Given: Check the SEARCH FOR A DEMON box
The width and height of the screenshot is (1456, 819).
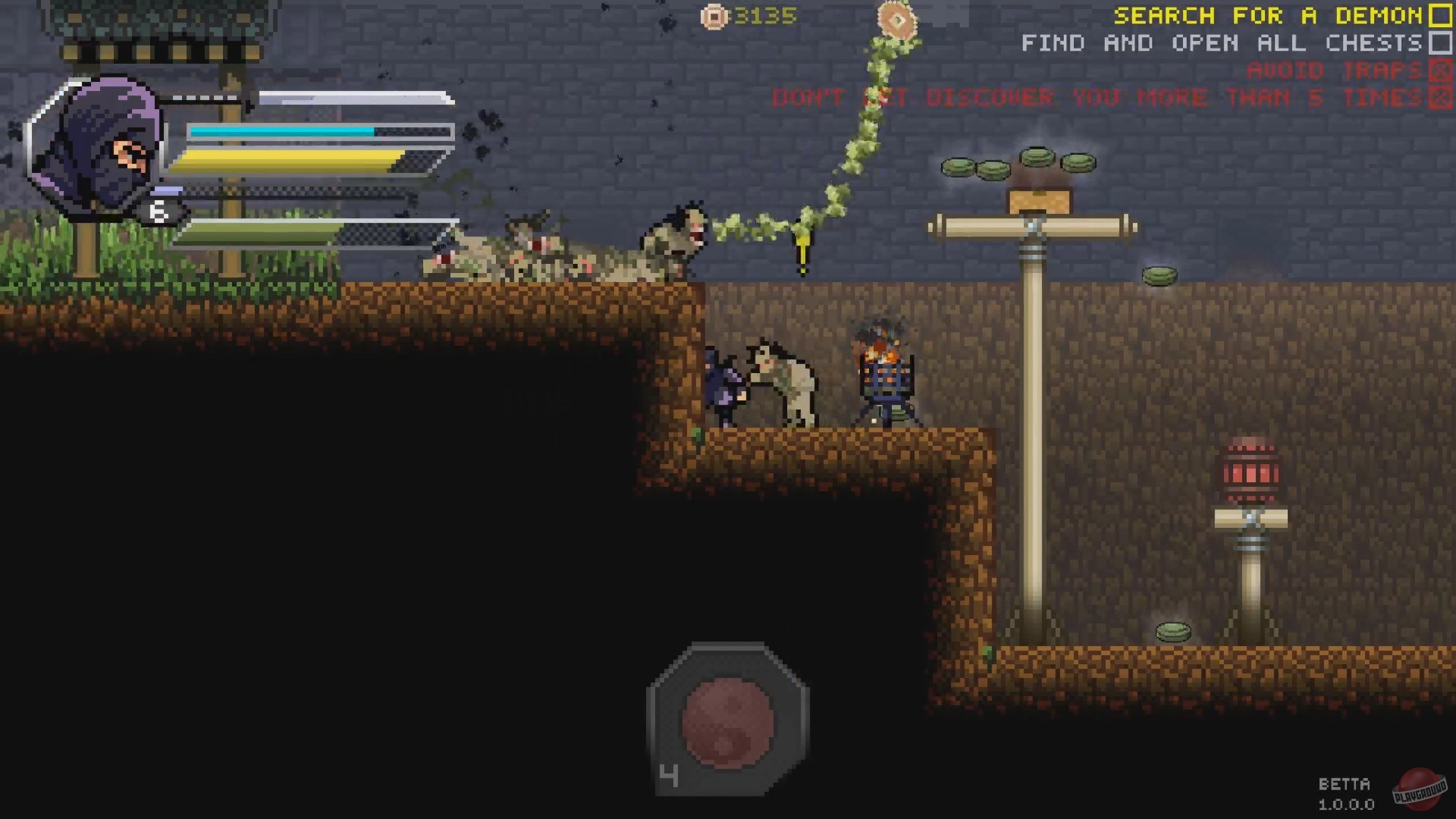Looking at the screenshot, I should coord(1439,16).
